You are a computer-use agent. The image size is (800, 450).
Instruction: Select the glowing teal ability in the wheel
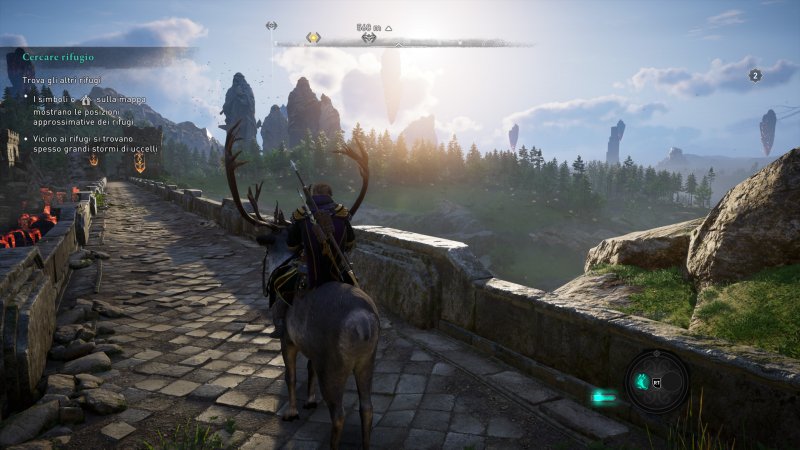pos(643,380)
